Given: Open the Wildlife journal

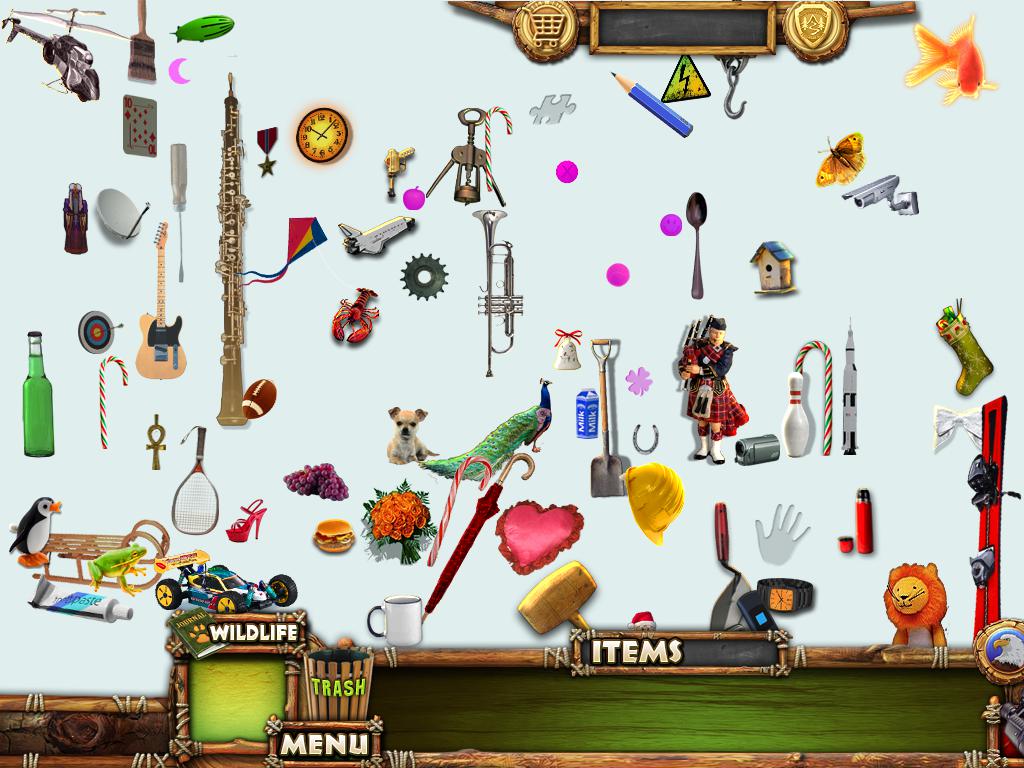Looking at the screenshot, I should click(236, 633).
